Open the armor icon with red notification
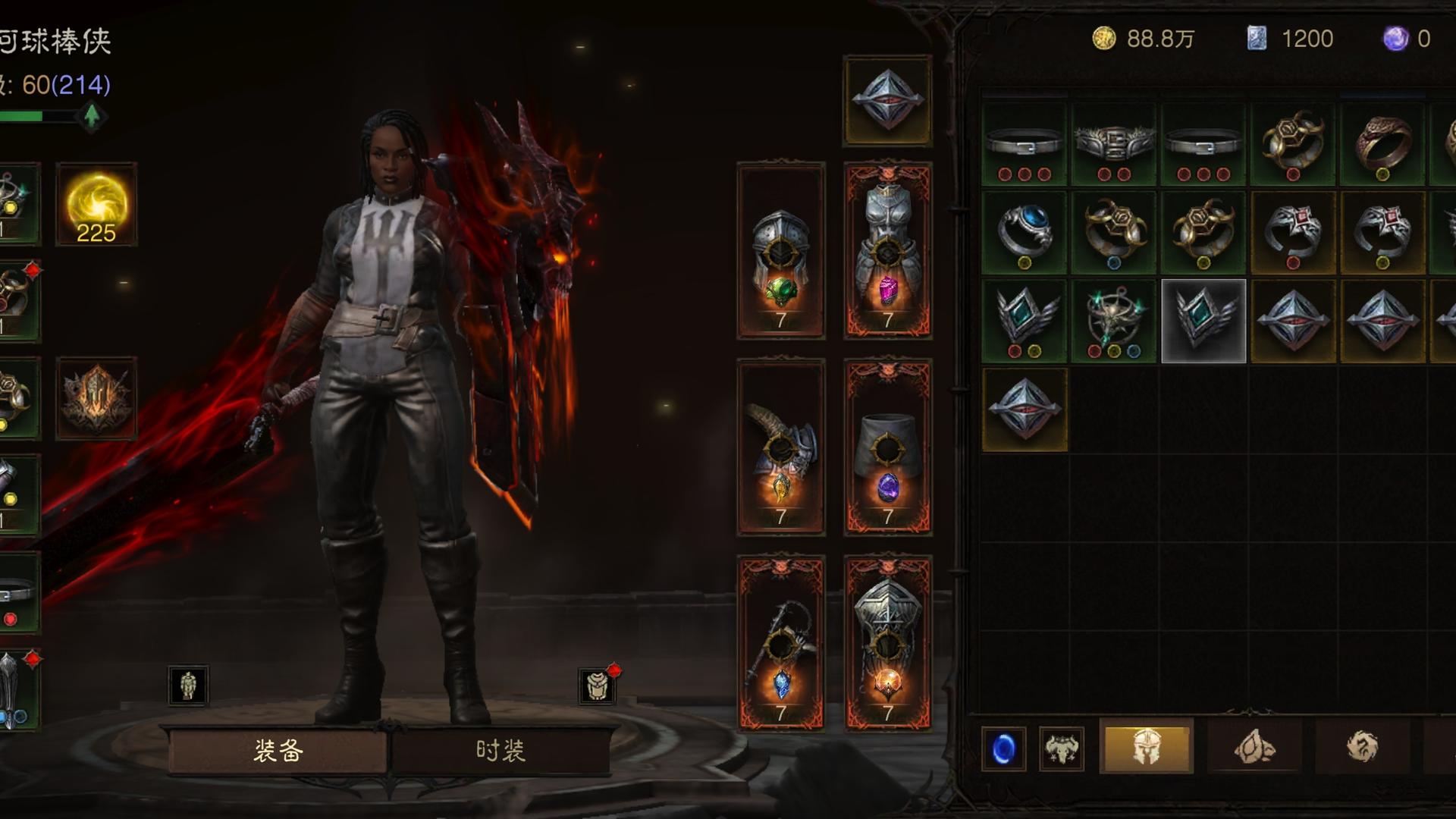The height and width of the screenshot is (819, 1456). 597,686
